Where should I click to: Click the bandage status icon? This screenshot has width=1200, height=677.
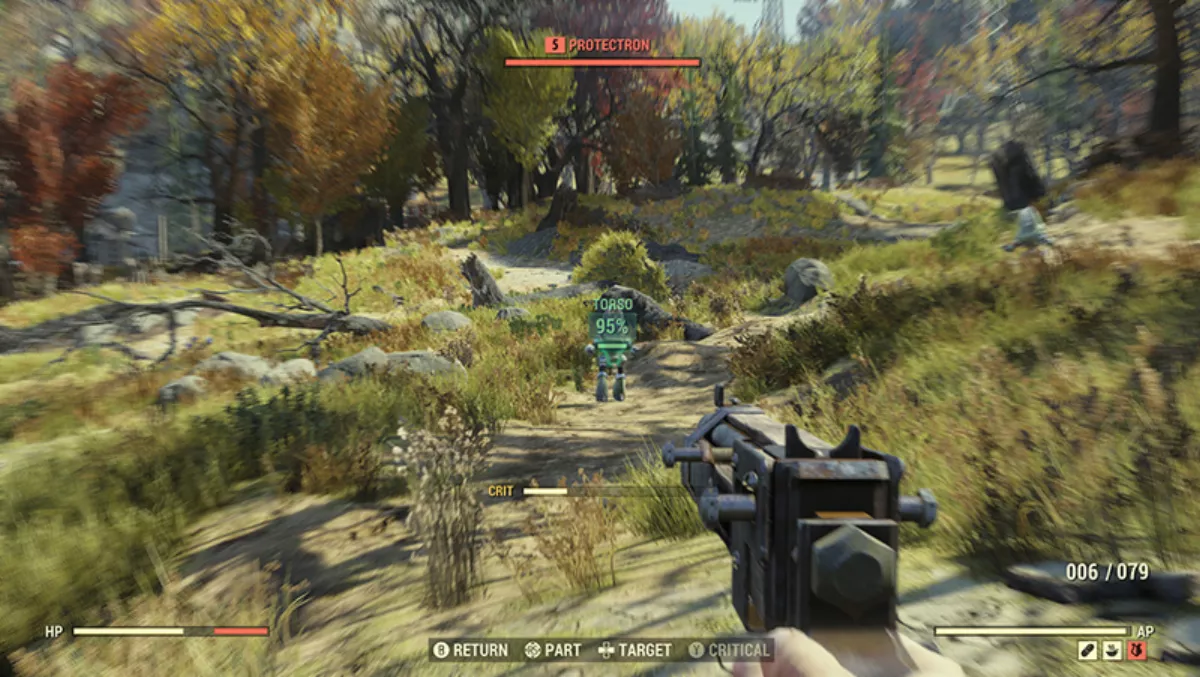1088,650
